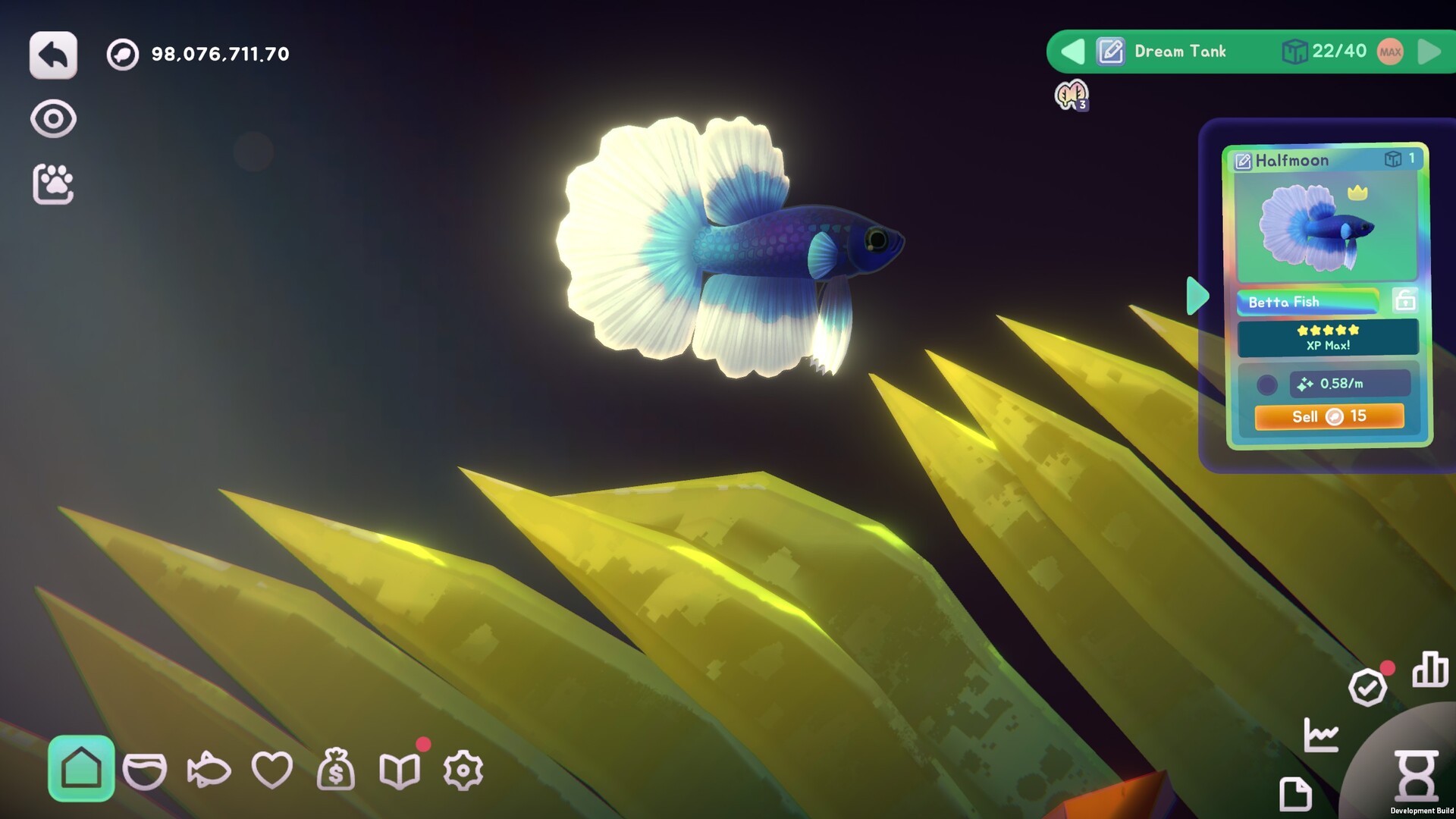Open the bar chart statistics icon
1456x819 pixels.
1429,670
